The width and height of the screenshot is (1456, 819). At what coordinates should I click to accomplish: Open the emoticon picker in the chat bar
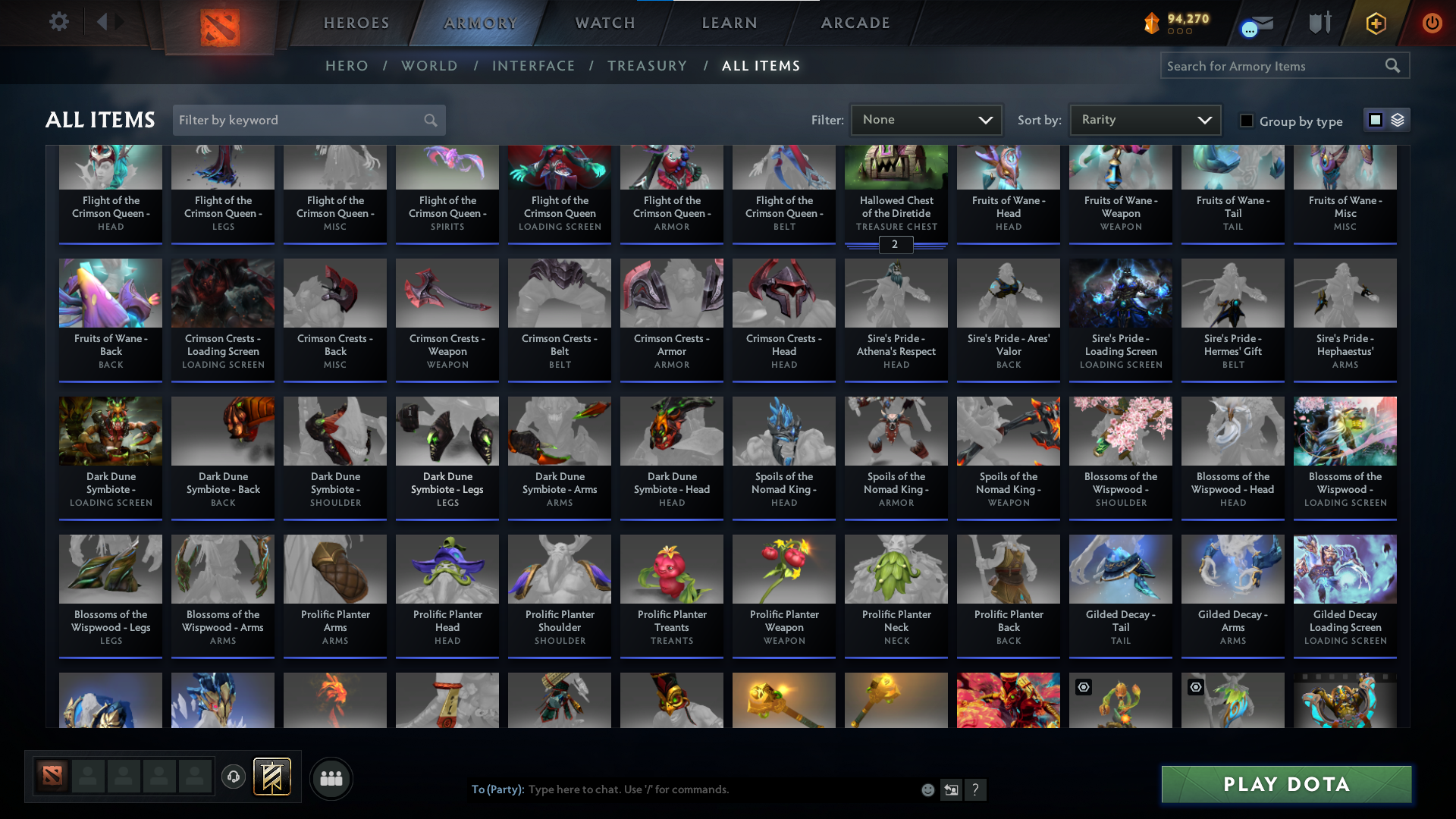tap(927, 789)
